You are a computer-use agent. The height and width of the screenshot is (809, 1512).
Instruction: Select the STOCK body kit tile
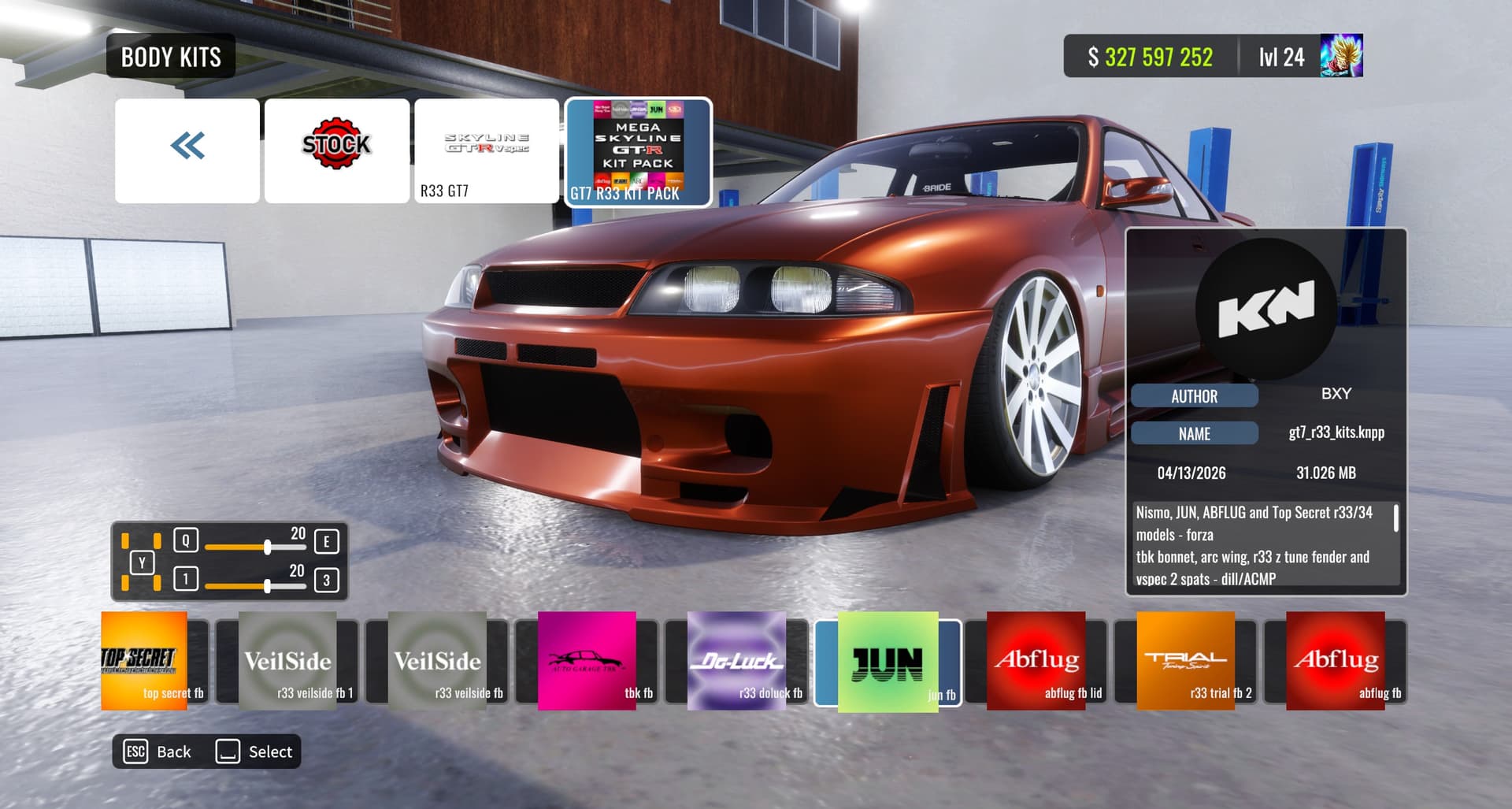coord(337,150)
